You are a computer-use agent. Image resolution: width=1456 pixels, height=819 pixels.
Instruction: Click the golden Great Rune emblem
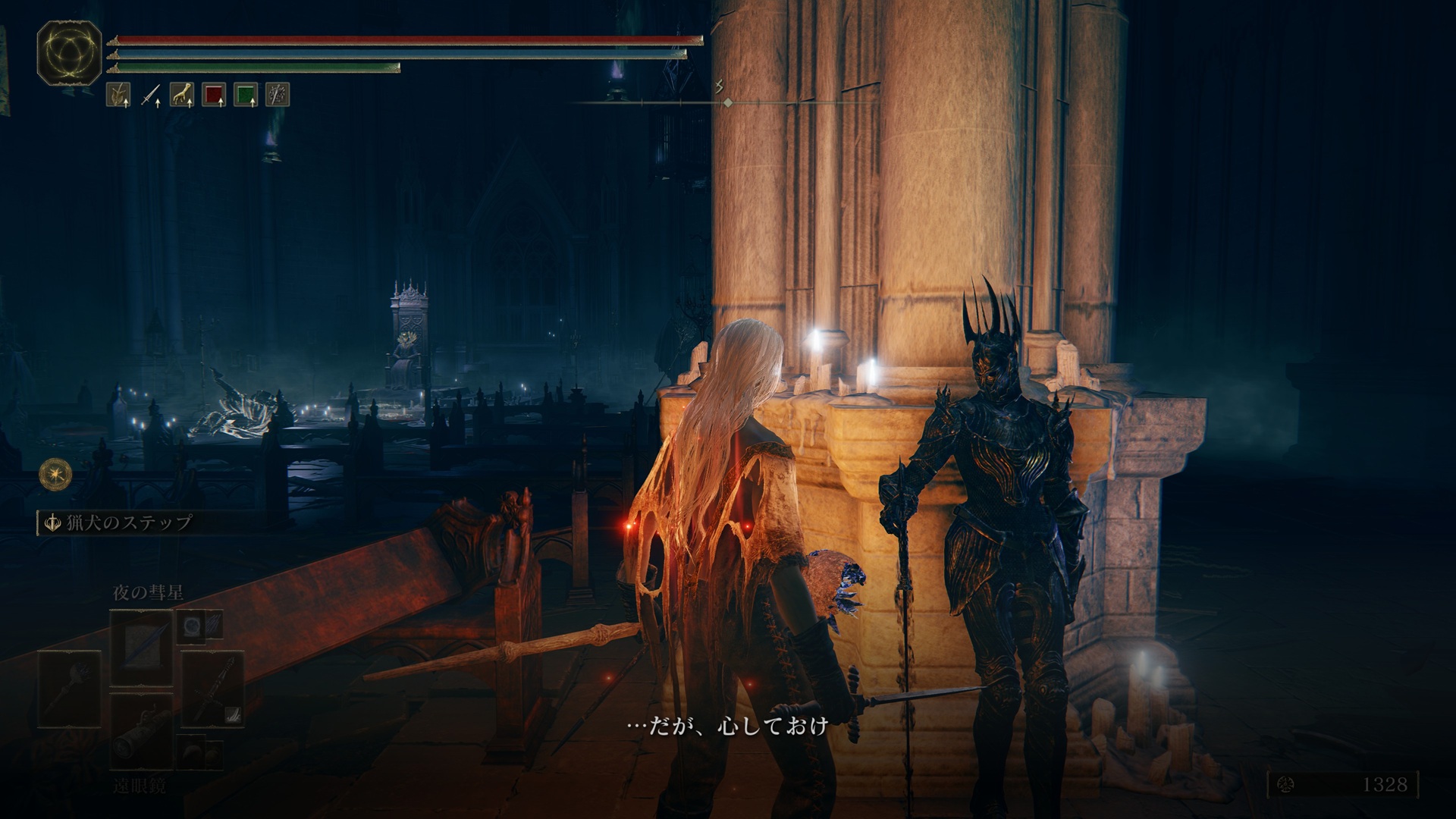[70, 53]
